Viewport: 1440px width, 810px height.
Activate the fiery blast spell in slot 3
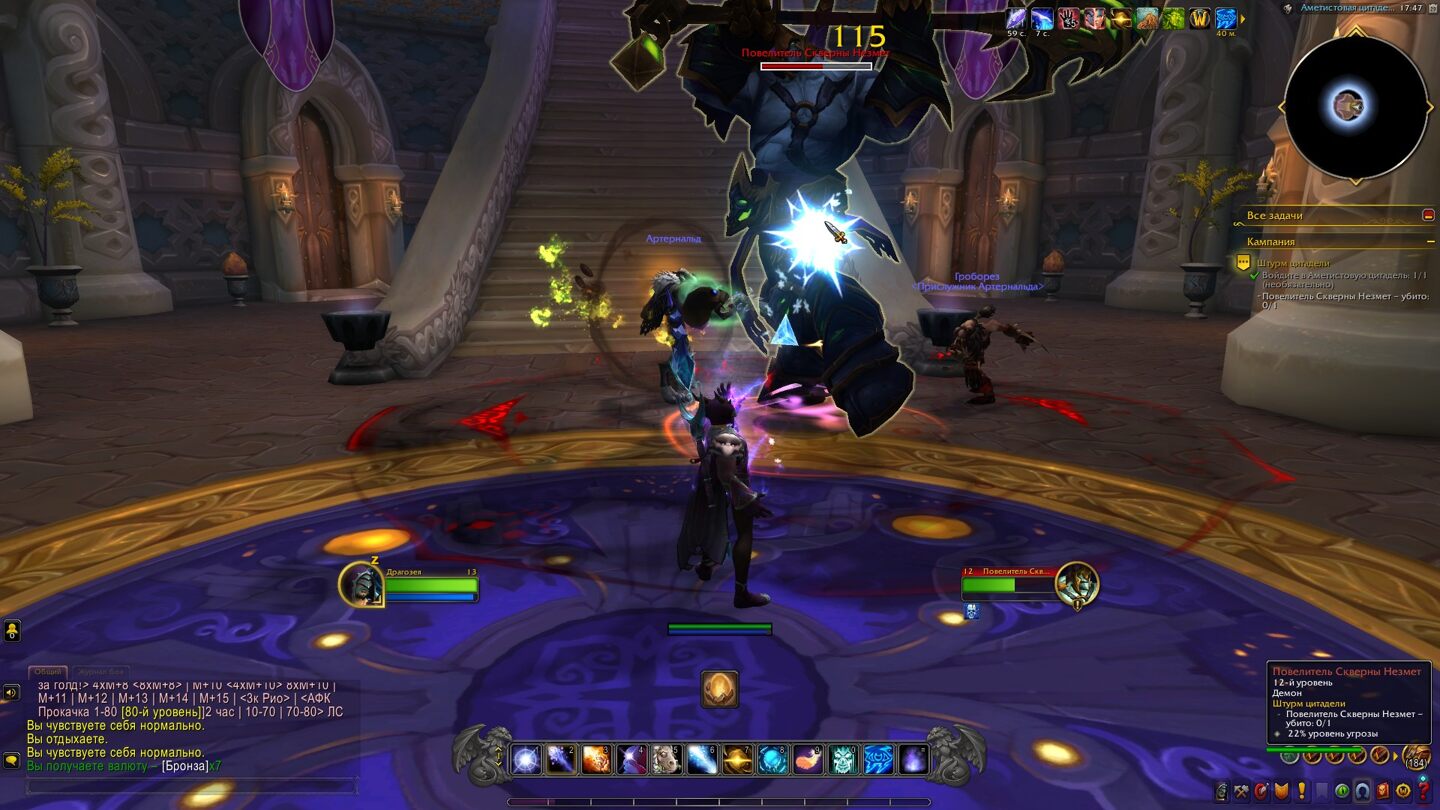coord(596,760)
